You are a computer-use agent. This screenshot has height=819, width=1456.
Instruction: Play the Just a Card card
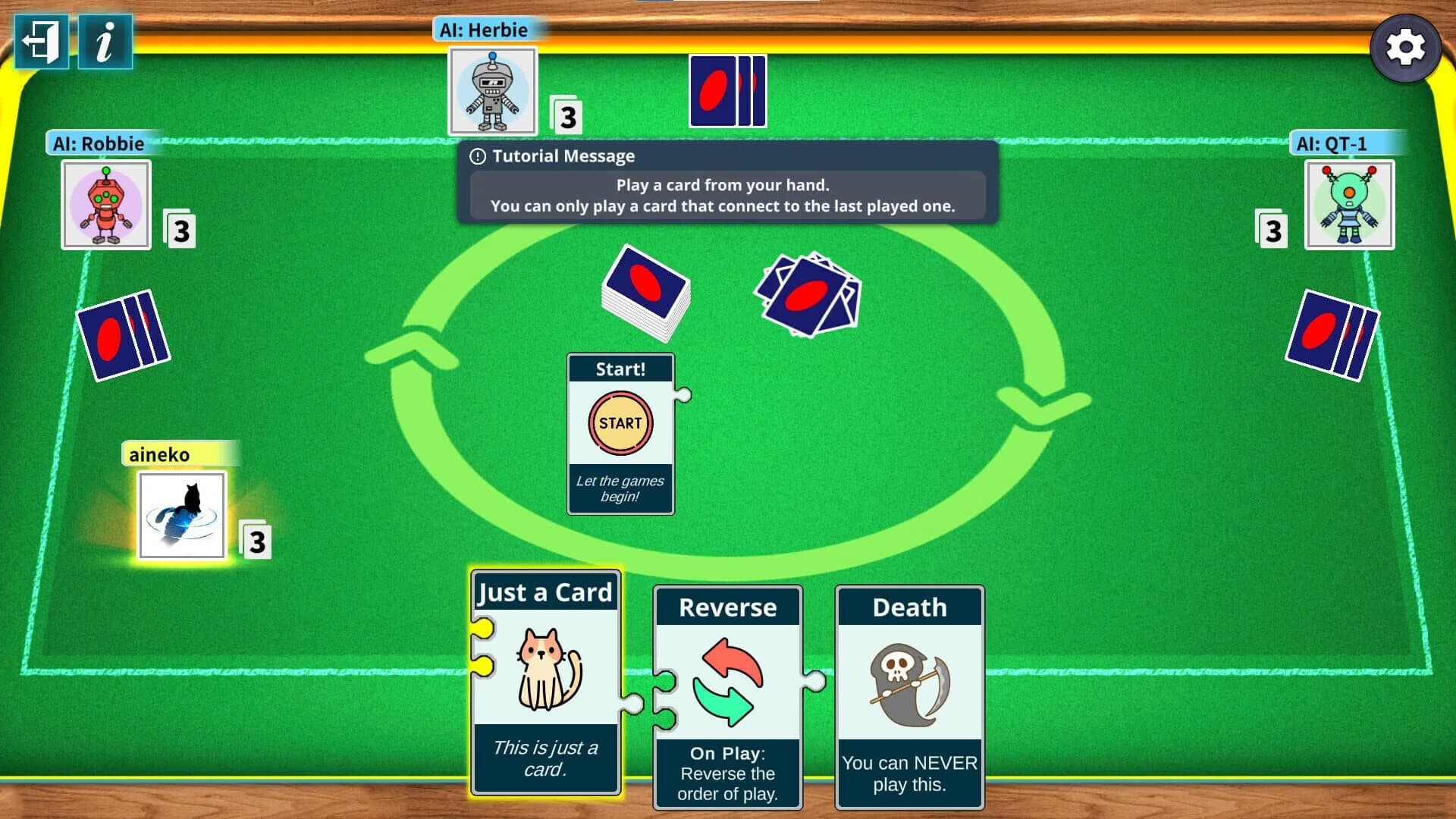coord(546,682)
